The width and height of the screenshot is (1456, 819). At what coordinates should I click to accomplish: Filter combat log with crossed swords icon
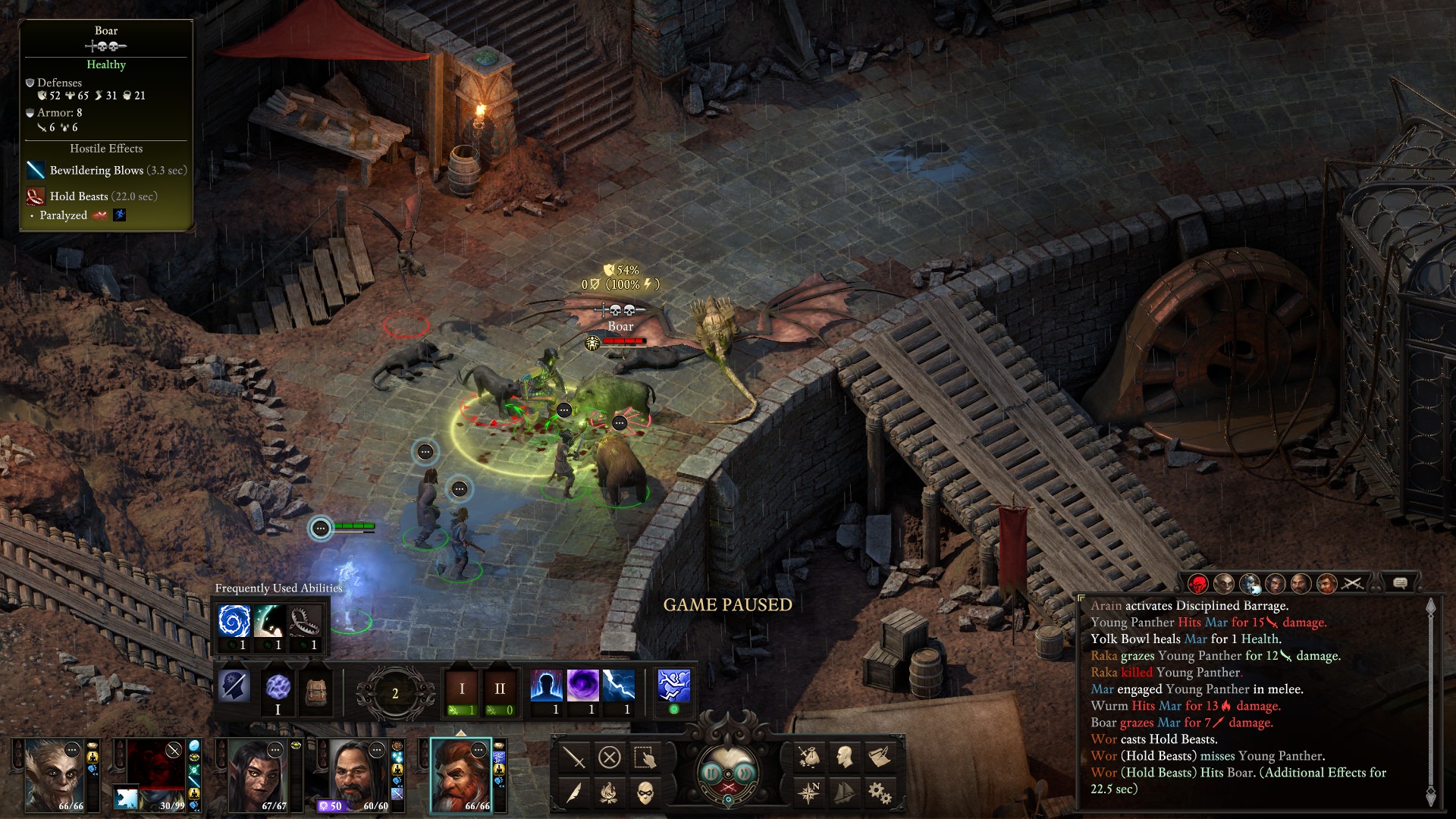pos(1352,583)
